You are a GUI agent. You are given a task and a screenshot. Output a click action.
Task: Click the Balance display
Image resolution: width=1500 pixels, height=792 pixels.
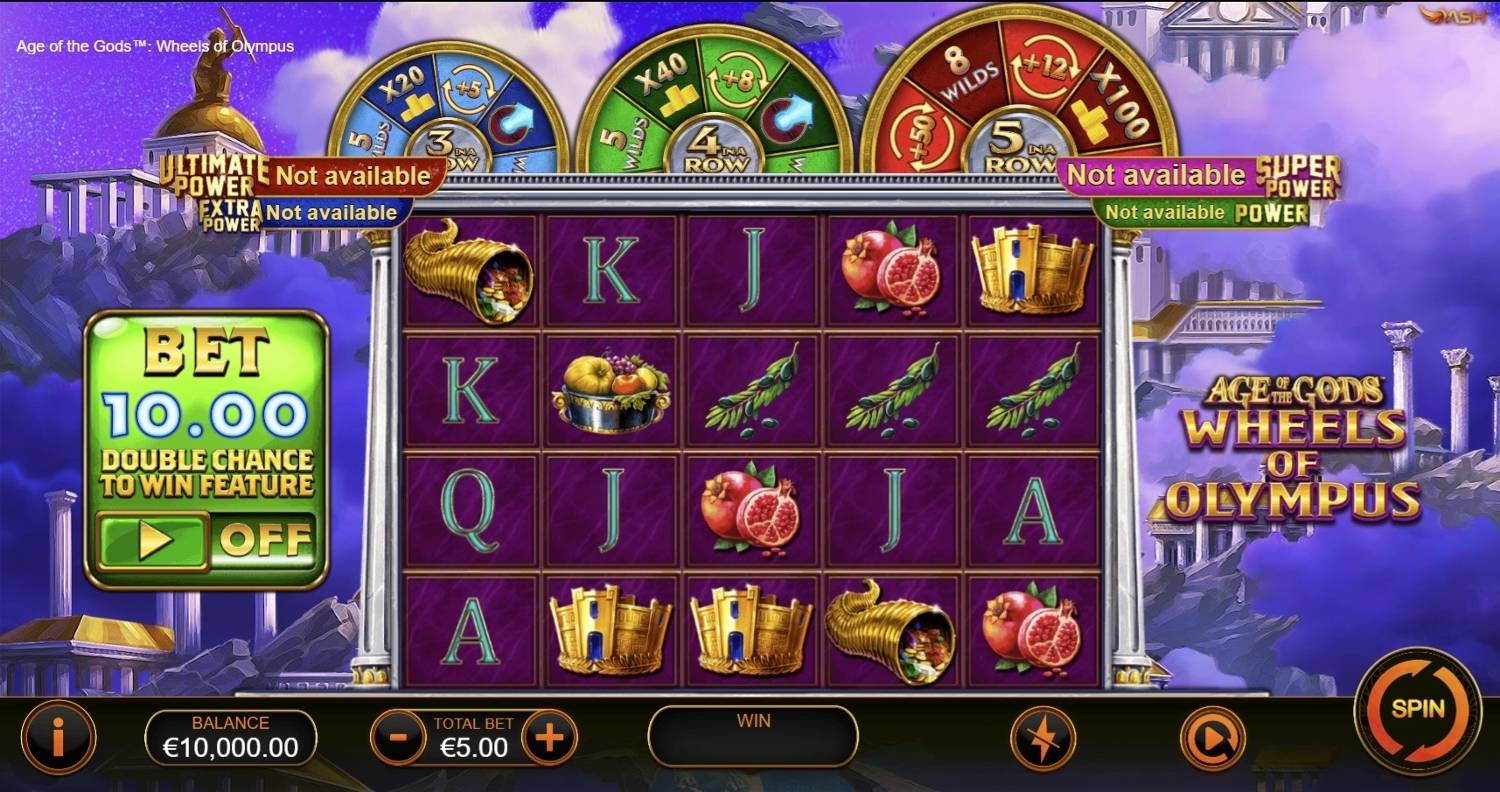pos(231,736)
